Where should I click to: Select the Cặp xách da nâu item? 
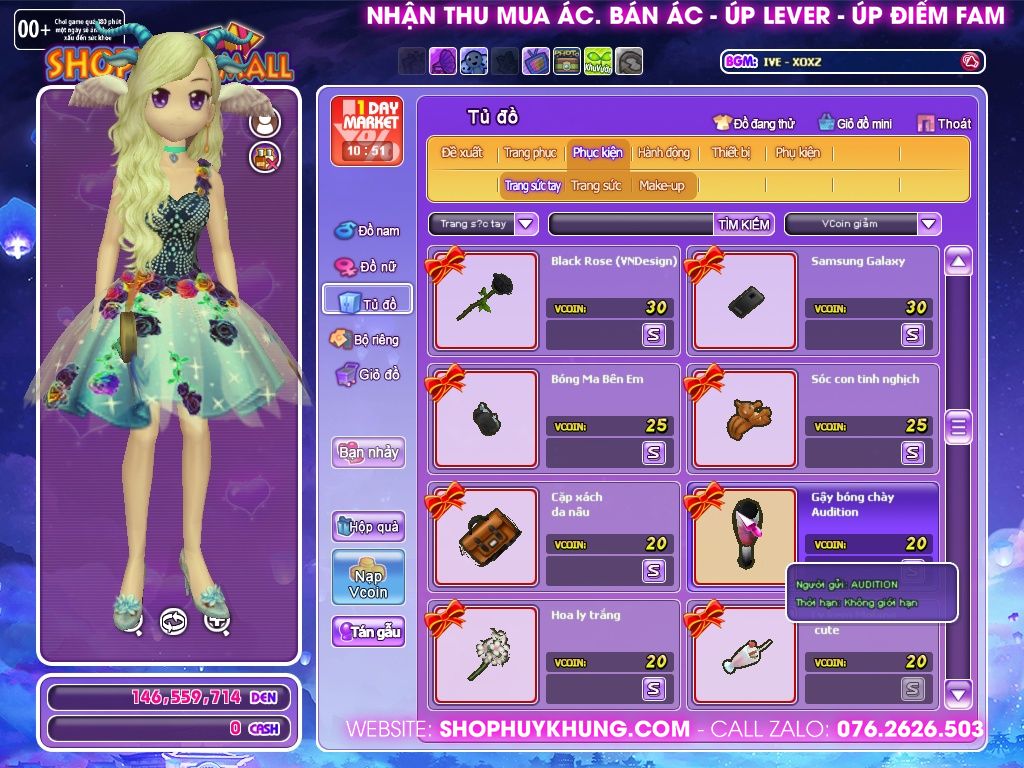pos(487,536)
